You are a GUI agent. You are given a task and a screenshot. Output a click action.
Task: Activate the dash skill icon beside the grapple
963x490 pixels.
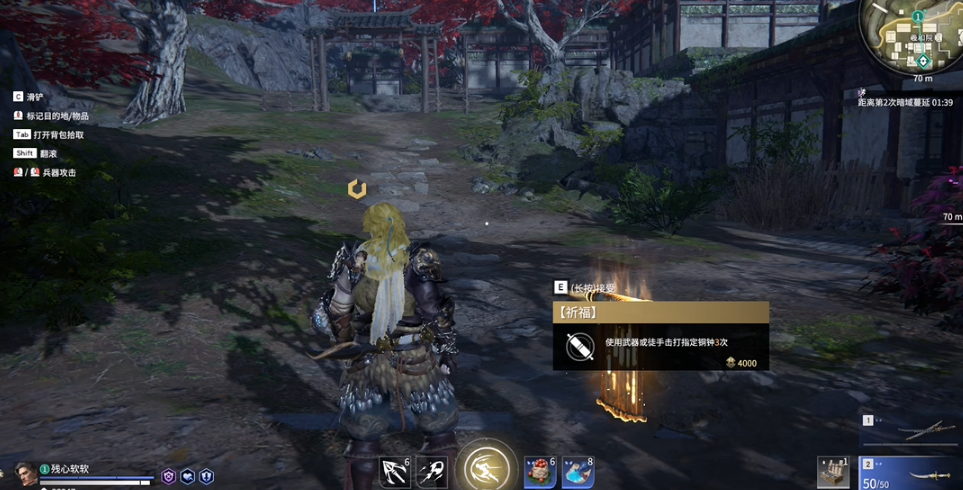[x=432, y=471]
